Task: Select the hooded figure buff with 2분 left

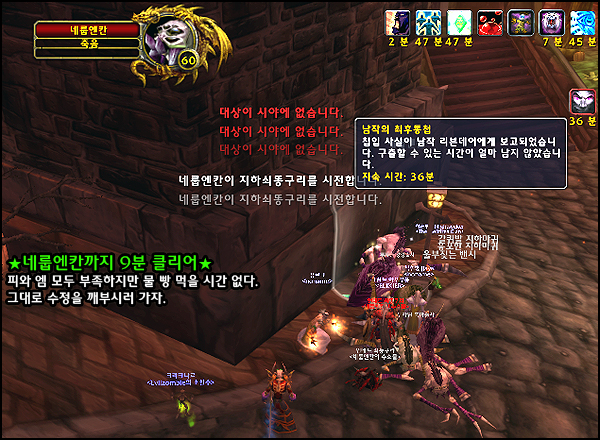Action: [397, 20]
